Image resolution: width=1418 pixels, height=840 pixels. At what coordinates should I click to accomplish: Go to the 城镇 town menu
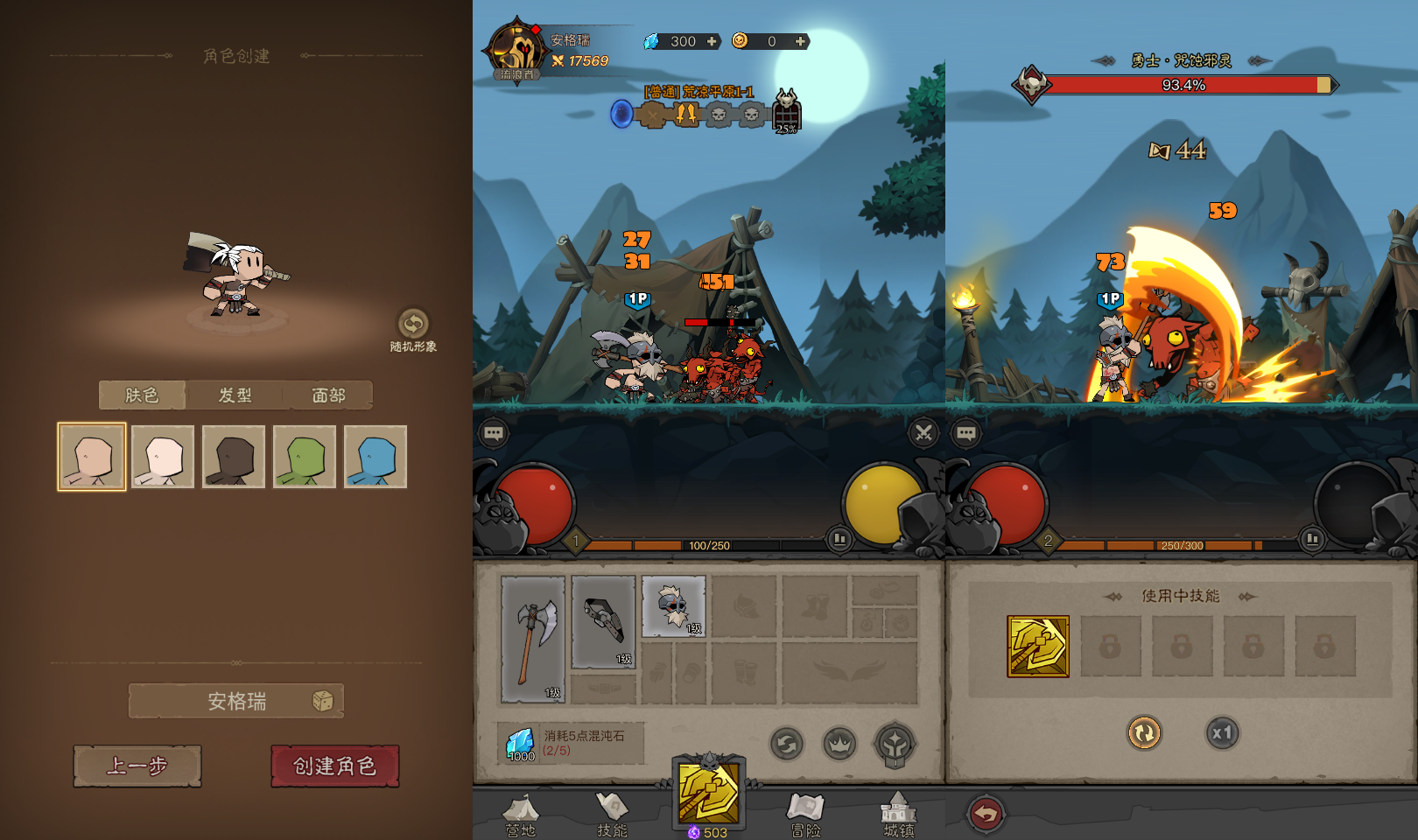pos(898,815)
